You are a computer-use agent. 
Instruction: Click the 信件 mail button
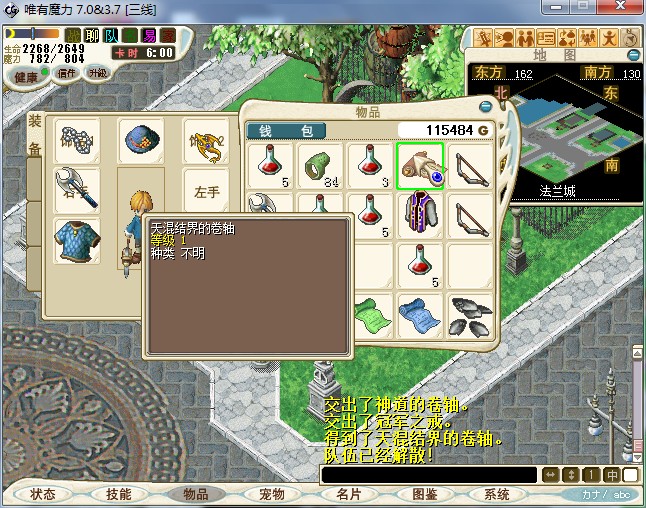coord(68,73)
